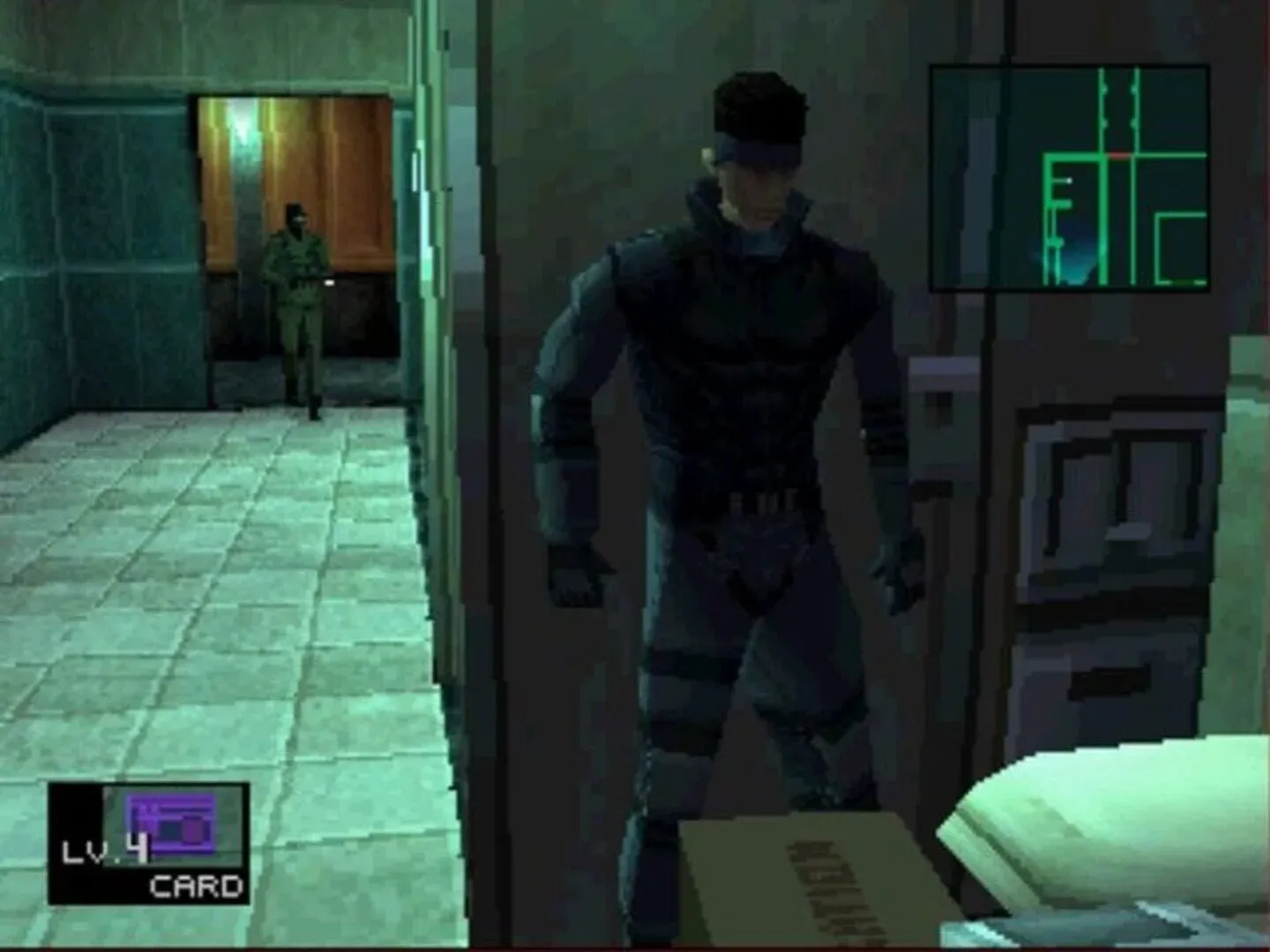Enable the guard marker highlight on radar
This screenshot has width=1270, height=952.
tap(1117, 154)
